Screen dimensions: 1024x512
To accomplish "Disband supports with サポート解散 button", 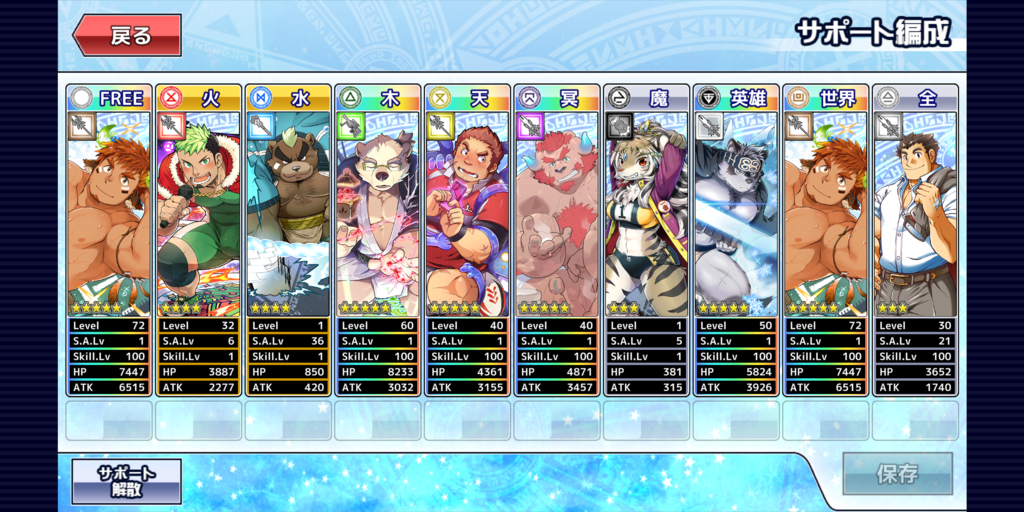I will tap(127, 481).
